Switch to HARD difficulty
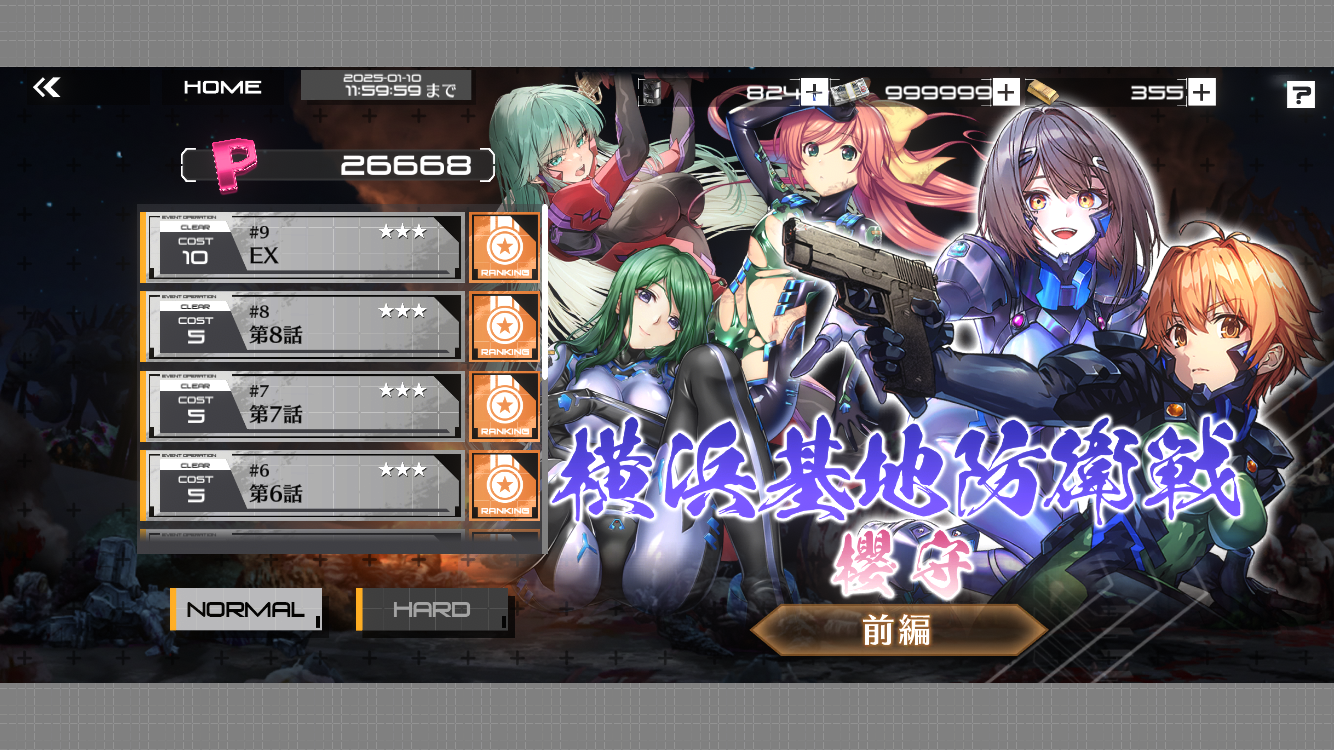 point(434,610)
